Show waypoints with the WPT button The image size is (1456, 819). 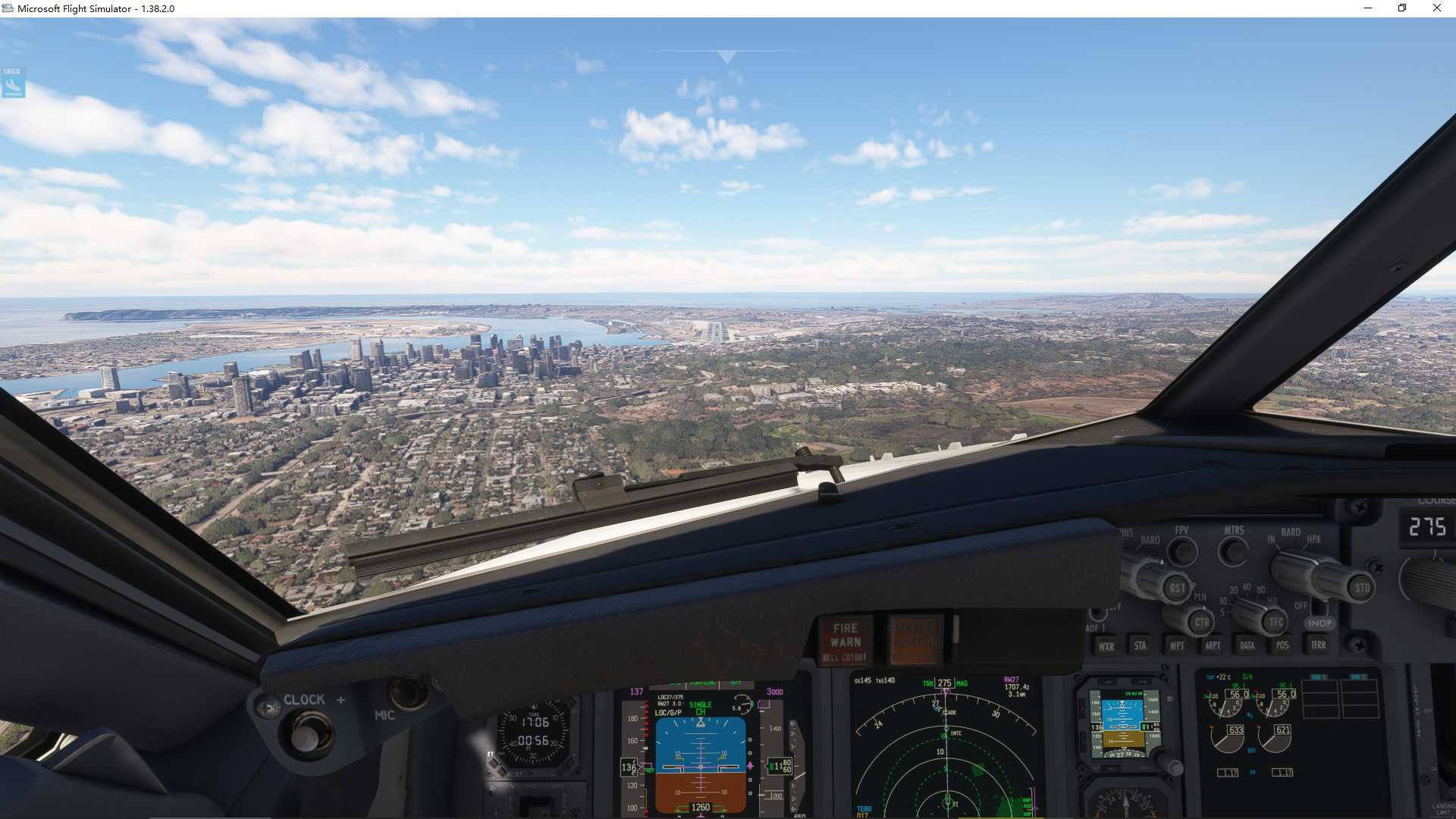click(1176, 645)
